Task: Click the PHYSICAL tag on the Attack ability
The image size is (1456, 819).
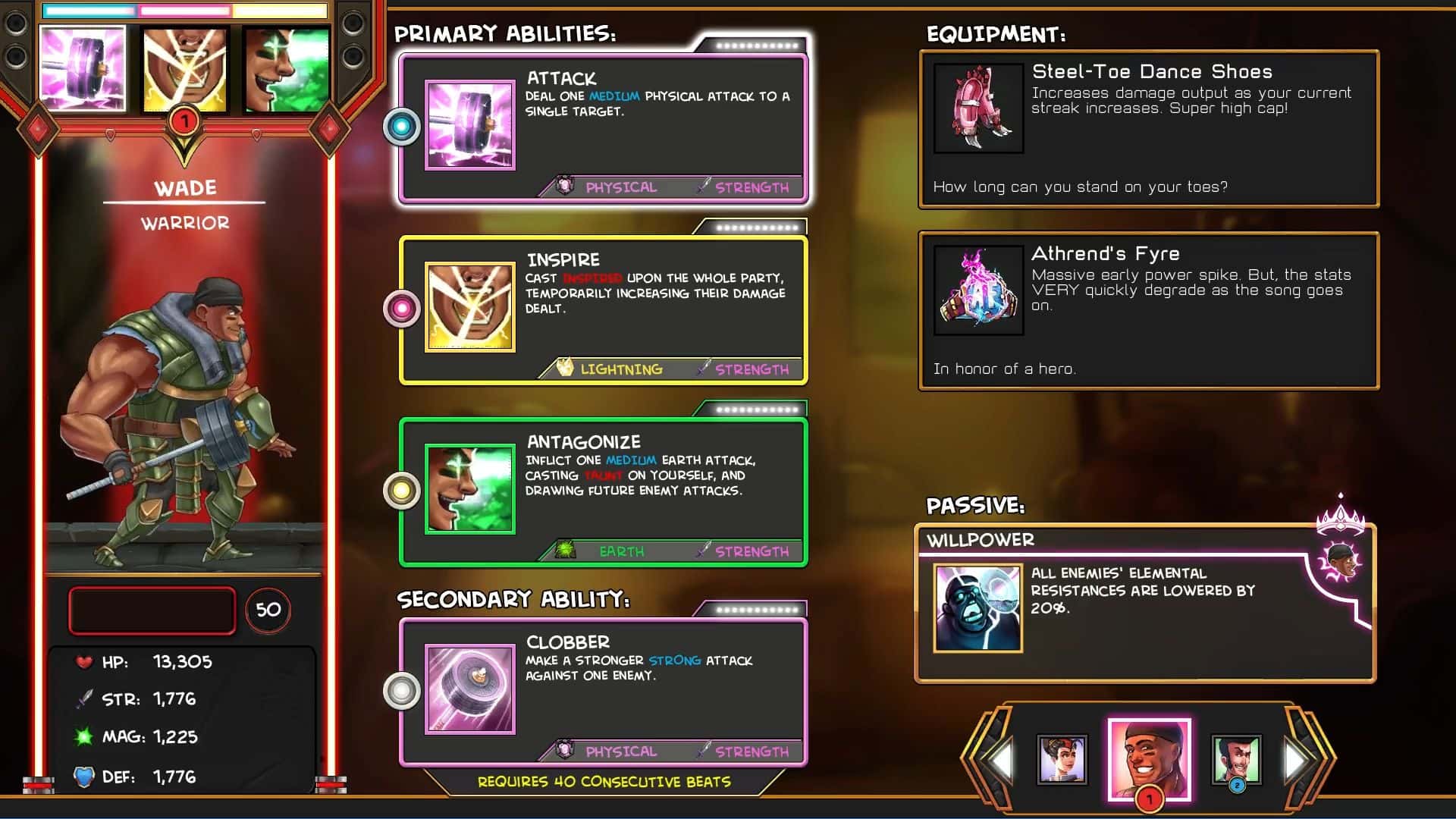Action: 620,187
